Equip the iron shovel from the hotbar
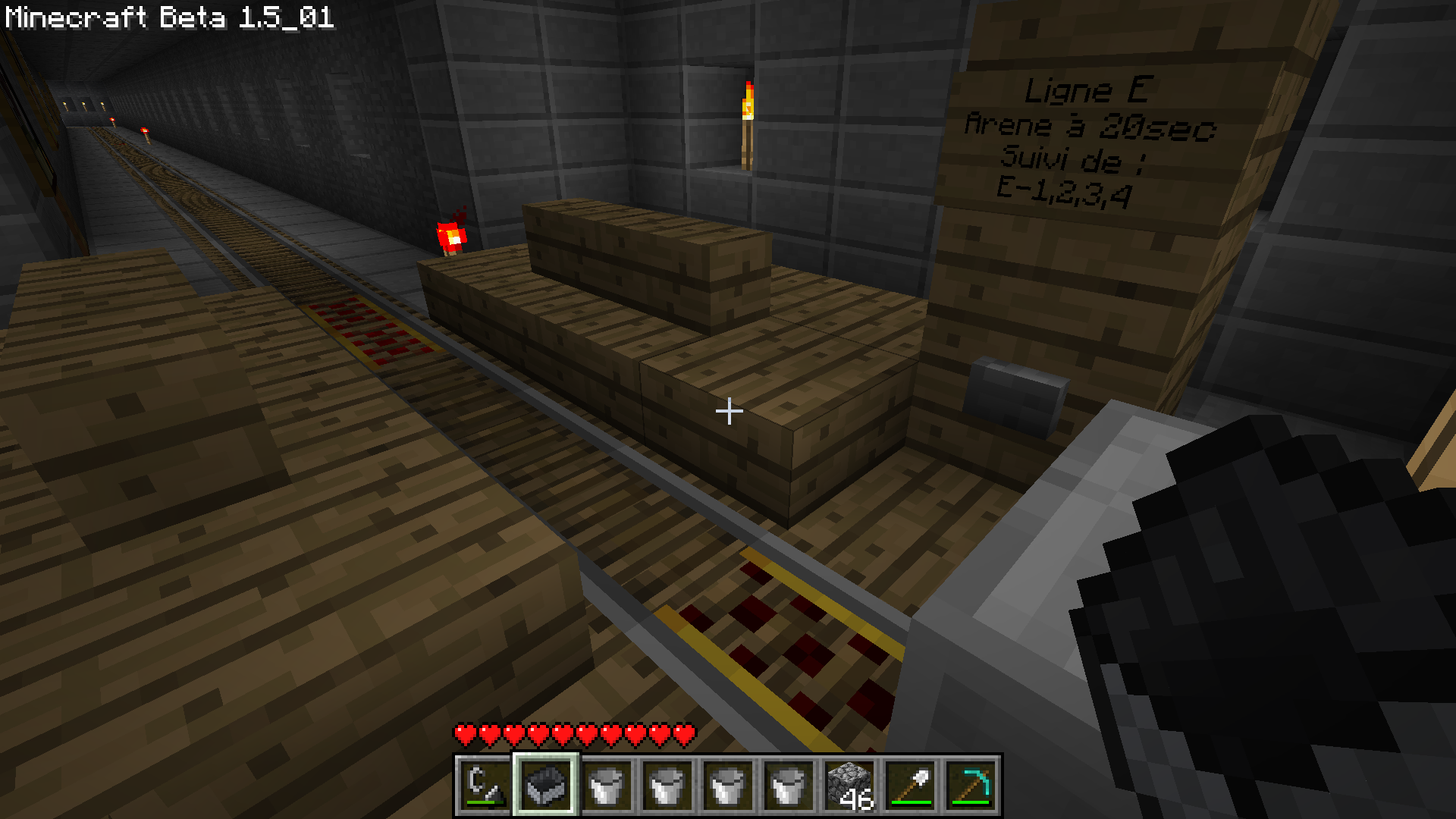Screen dimensions: 1456x819 pyautogui.click(x=910, y=785)
